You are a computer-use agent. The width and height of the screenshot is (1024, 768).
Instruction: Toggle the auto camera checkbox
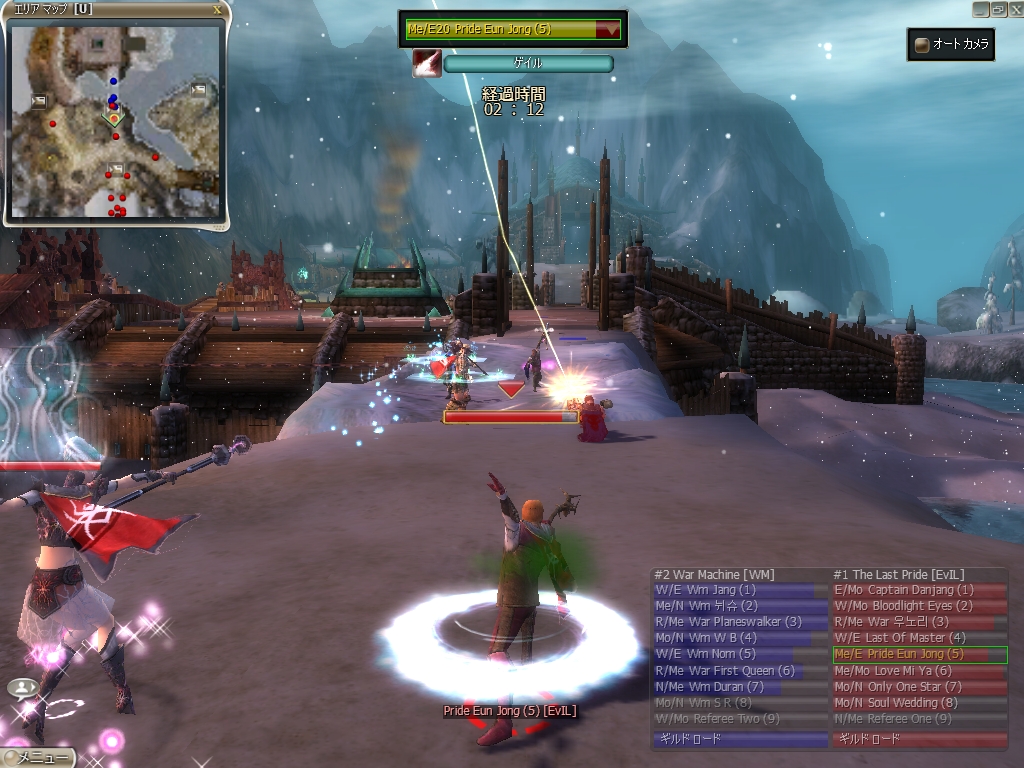pyautogui.click(x=922, y=45)
